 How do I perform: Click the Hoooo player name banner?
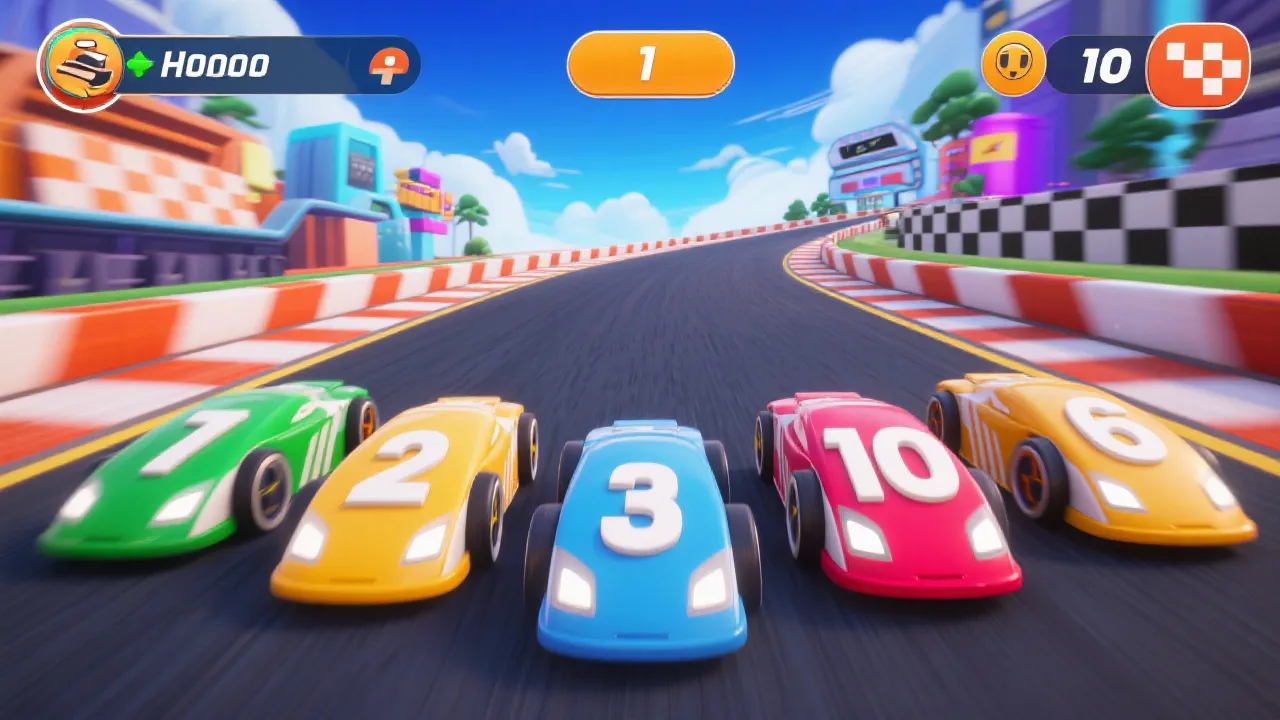(x=215, y=66)
